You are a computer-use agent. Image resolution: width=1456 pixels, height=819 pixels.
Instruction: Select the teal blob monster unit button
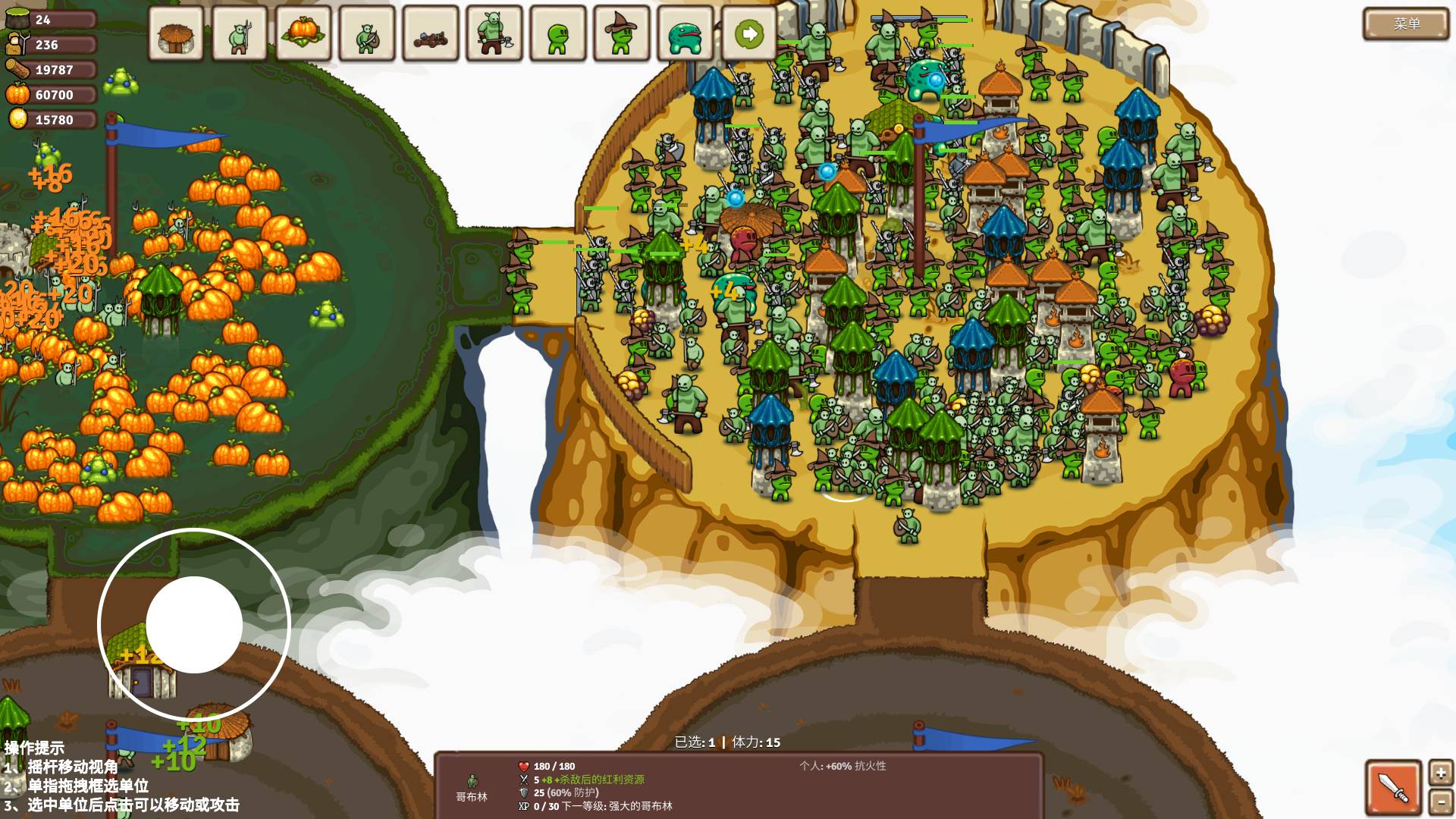(x=686, y=34)
